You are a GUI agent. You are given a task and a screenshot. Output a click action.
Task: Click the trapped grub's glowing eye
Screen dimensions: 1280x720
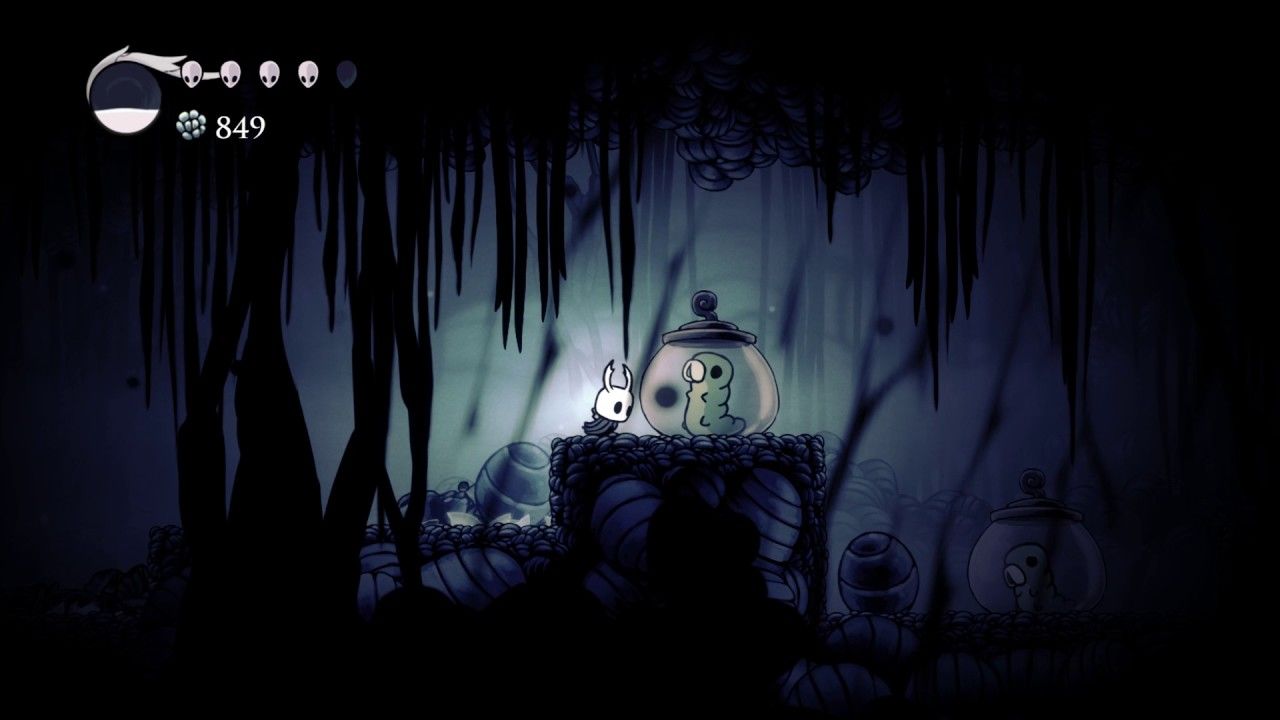(716, 370)
